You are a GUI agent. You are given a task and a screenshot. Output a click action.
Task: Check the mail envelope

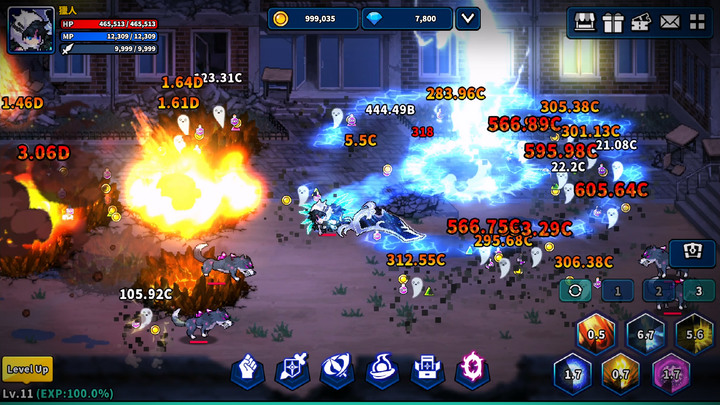669,21
